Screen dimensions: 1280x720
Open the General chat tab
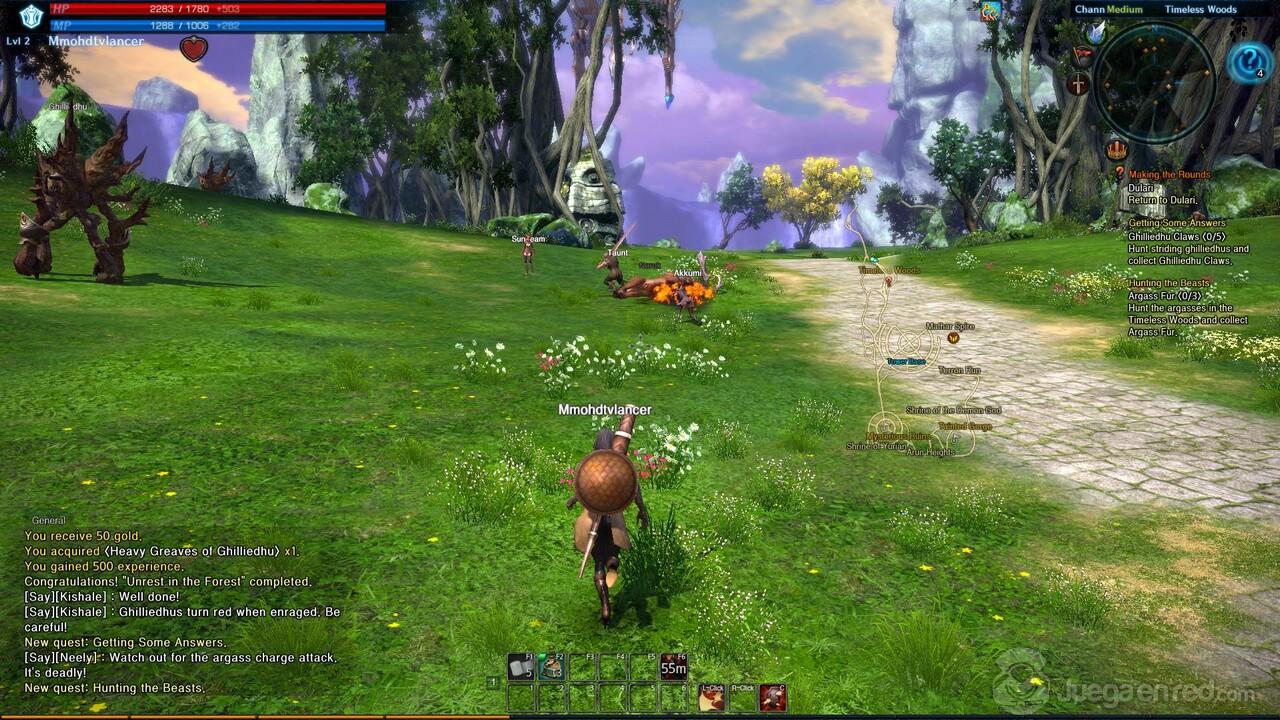[x=48, y=520]
